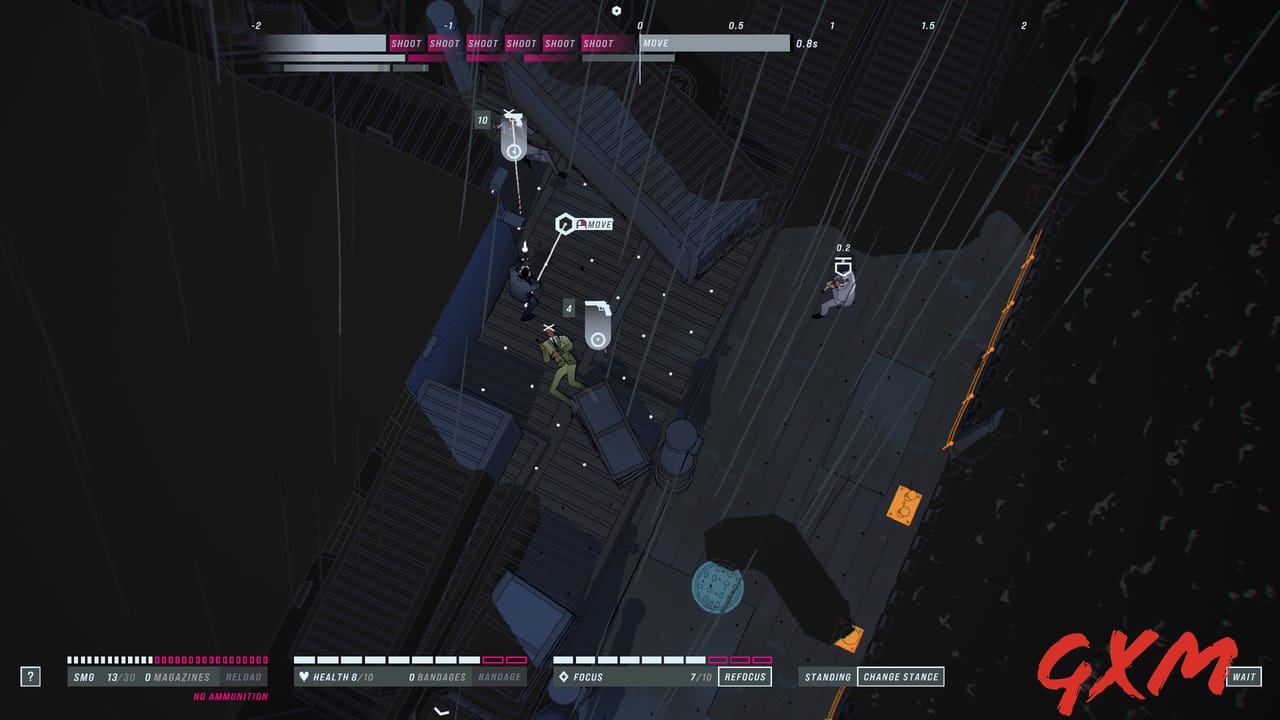This screenshot has height=720, width=1280.
Task: Toggle CHANGE STANCE from standing
Action: tap(903, 676)
